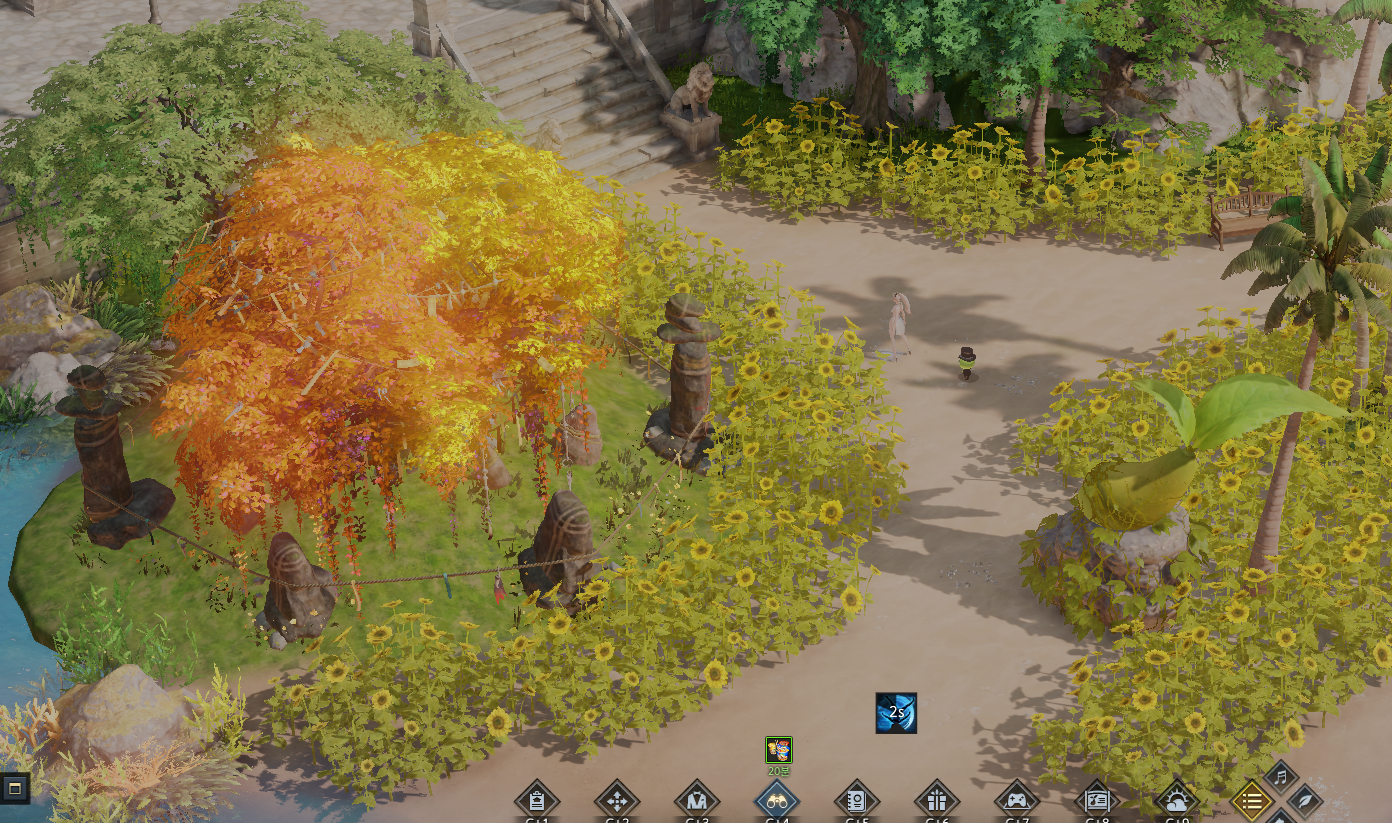
Task: Select the green-bordered buff icon
Action: point(779,750)
